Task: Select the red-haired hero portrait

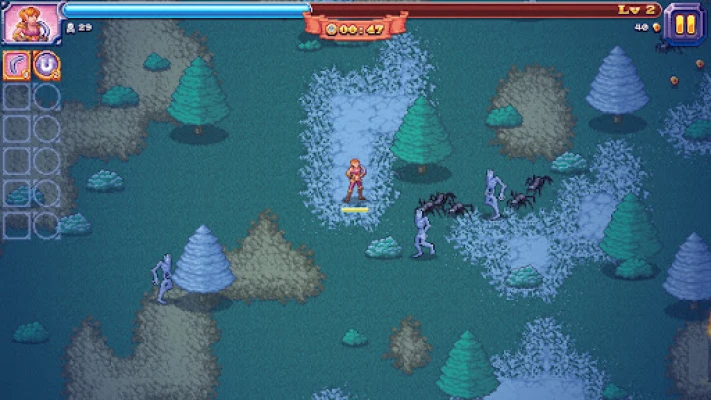Action: [x=31, y=22]
